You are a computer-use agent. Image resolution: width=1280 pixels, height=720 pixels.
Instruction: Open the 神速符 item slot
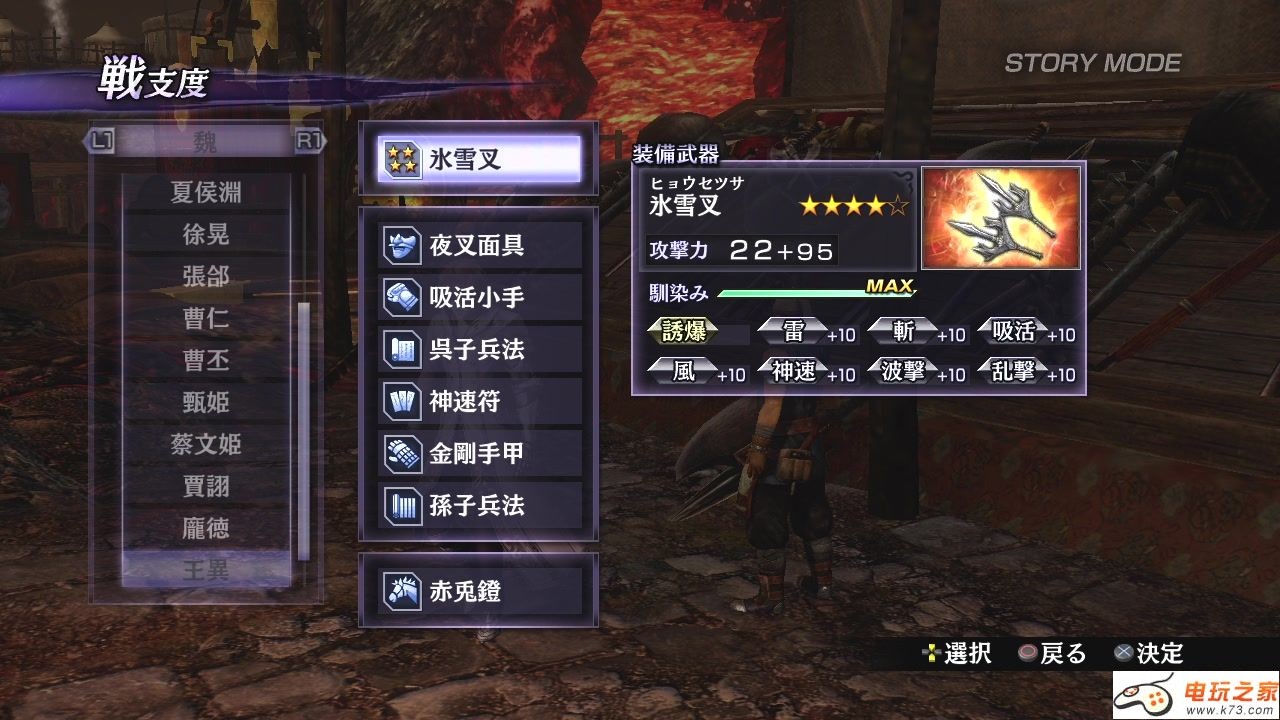click(480, 402)
